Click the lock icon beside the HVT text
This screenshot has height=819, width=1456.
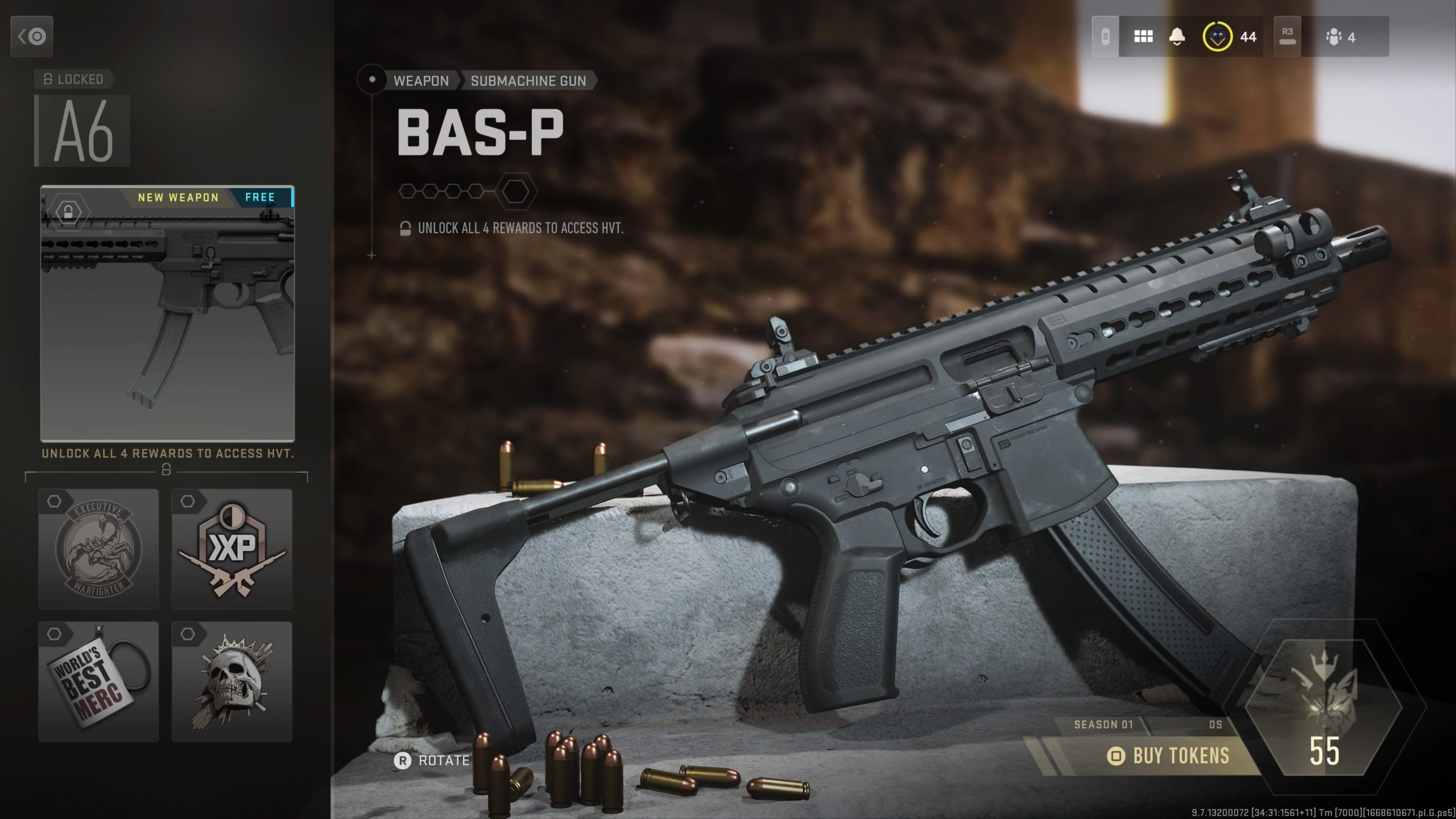406,228
